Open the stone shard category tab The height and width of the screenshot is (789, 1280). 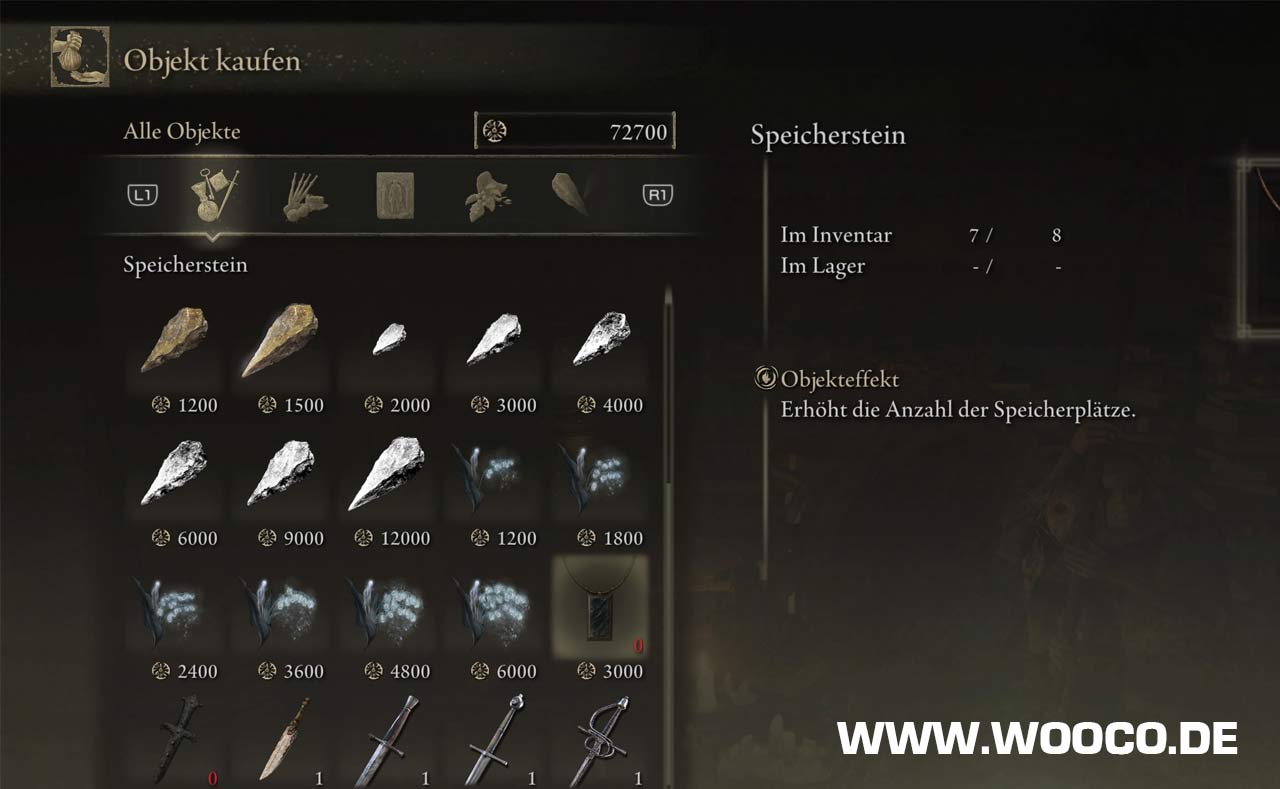click(574, 193)
